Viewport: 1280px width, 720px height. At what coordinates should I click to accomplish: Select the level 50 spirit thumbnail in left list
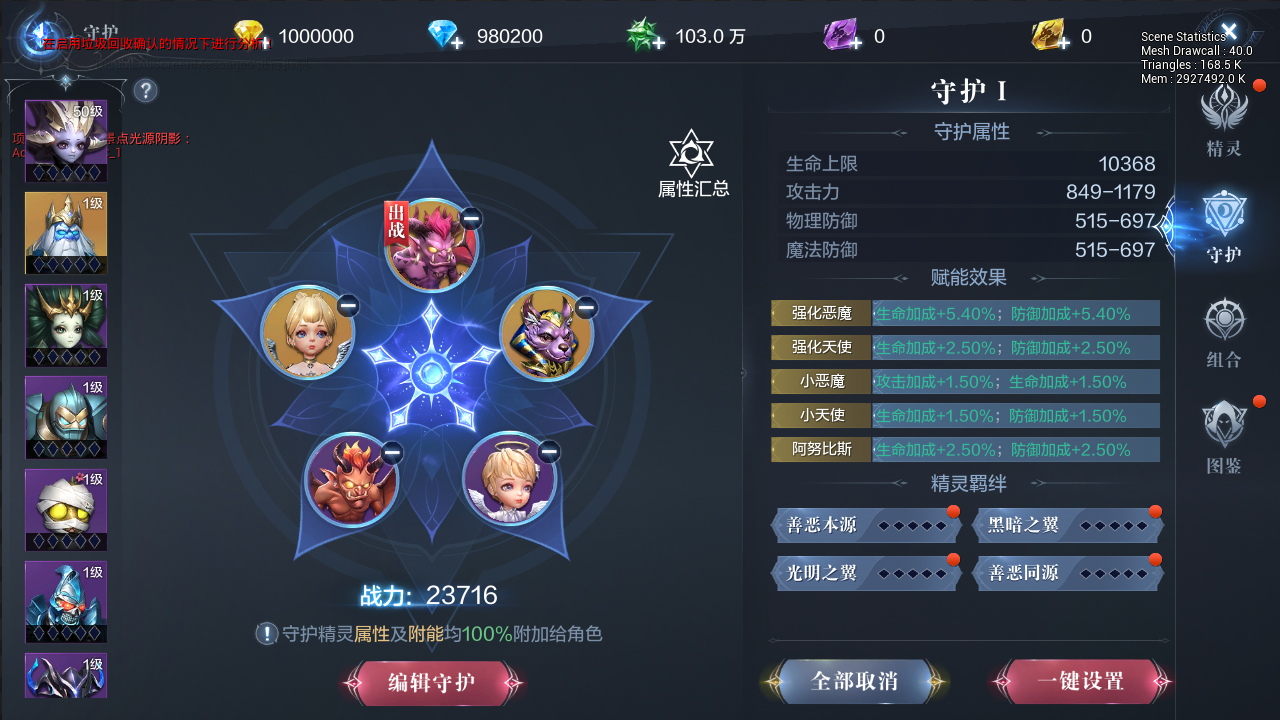[66, 140]
